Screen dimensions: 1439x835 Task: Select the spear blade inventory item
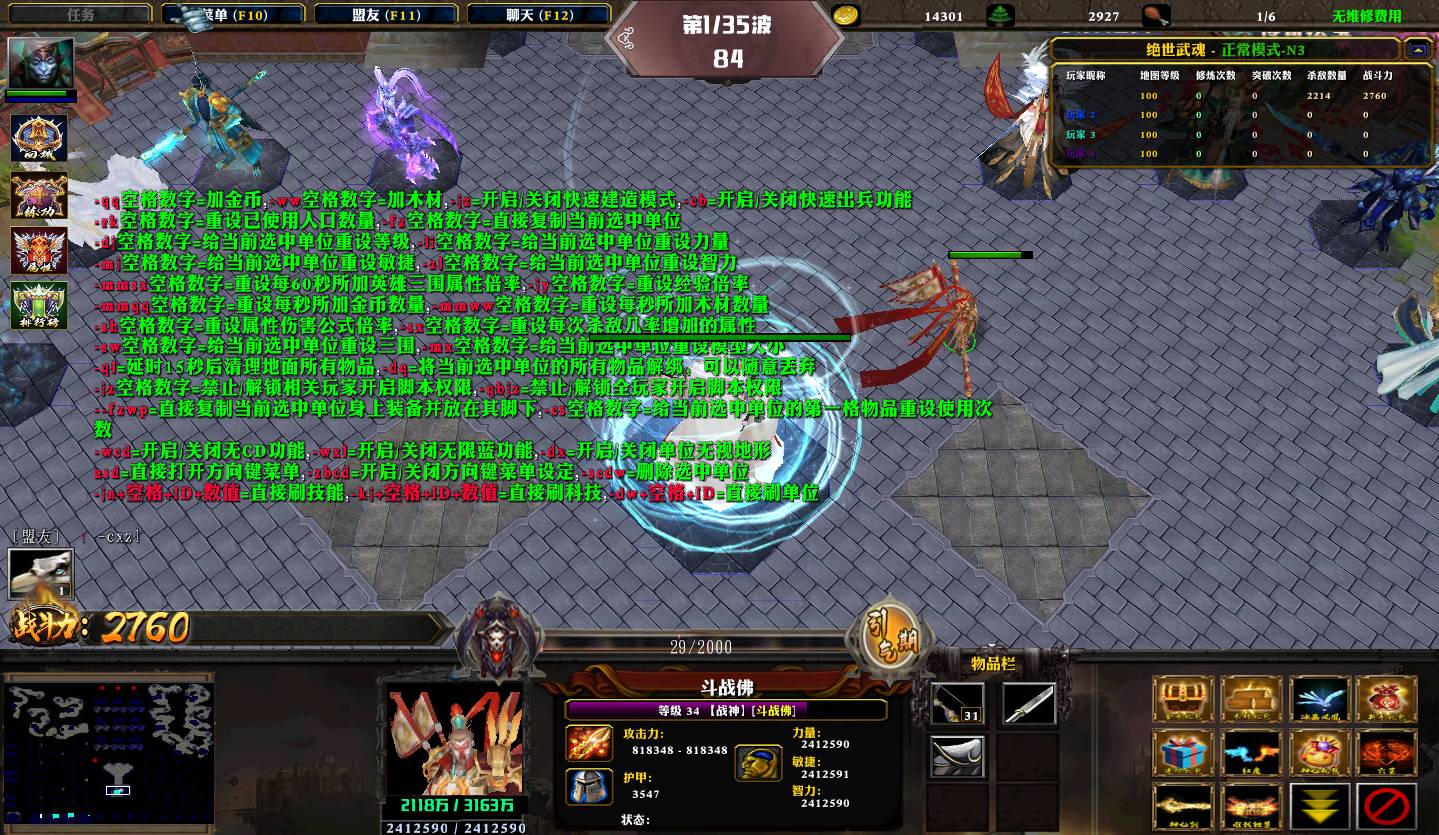click(1029, 704)
